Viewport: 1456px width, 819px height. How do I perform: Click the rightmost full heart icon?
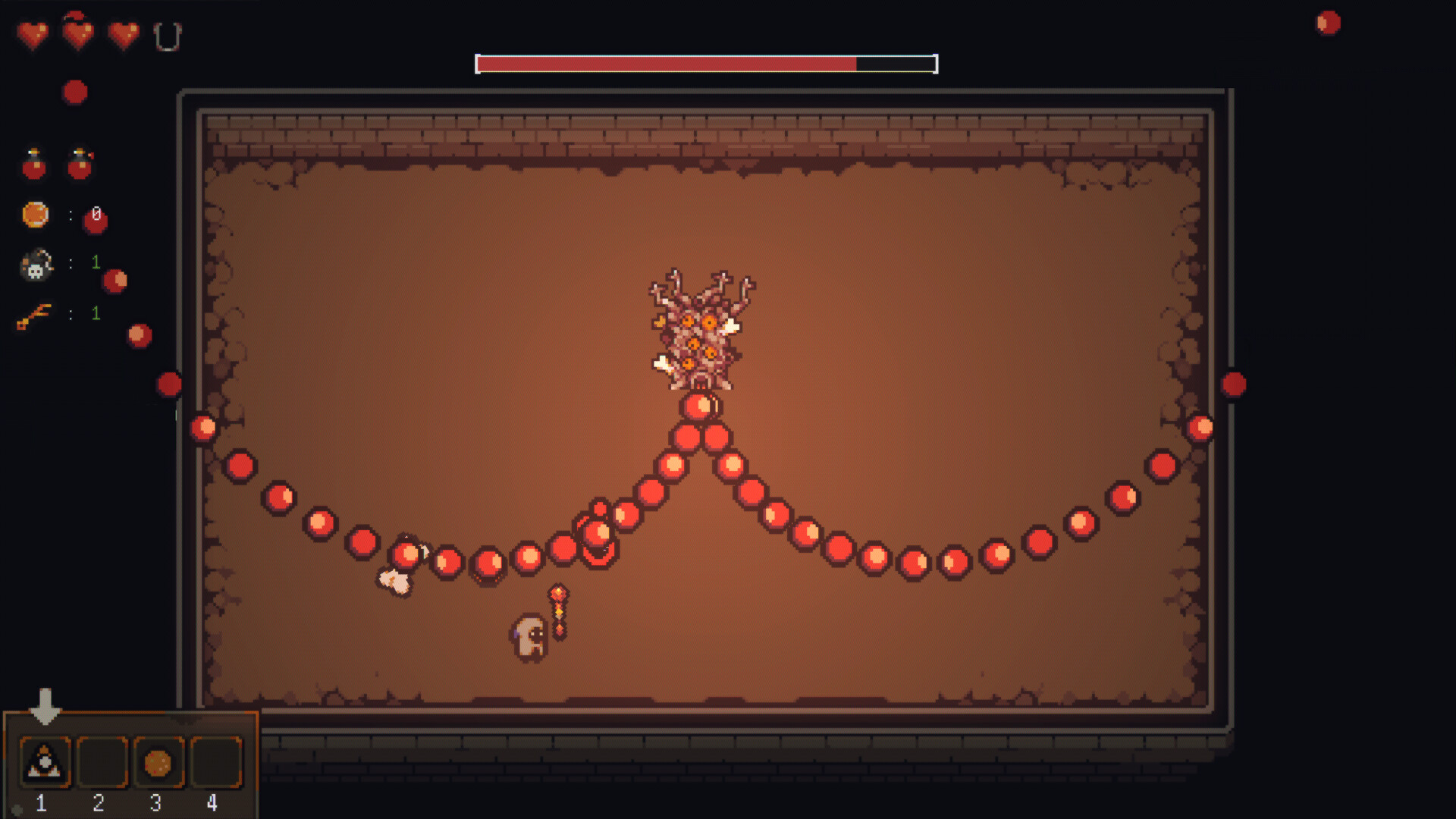pos(123,33)
